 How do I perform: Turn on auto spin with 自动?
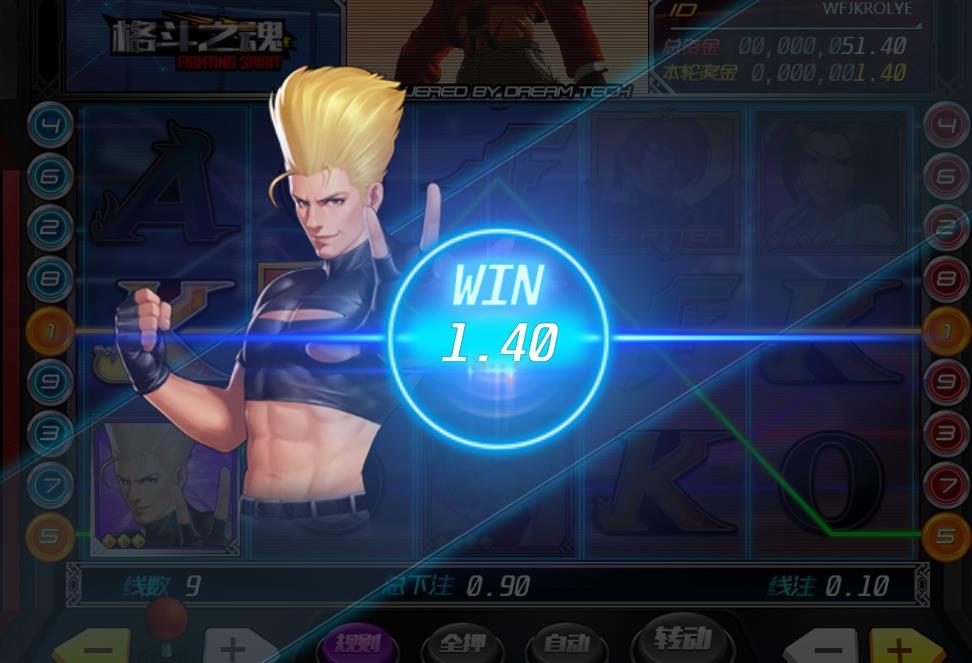[570, 645]
